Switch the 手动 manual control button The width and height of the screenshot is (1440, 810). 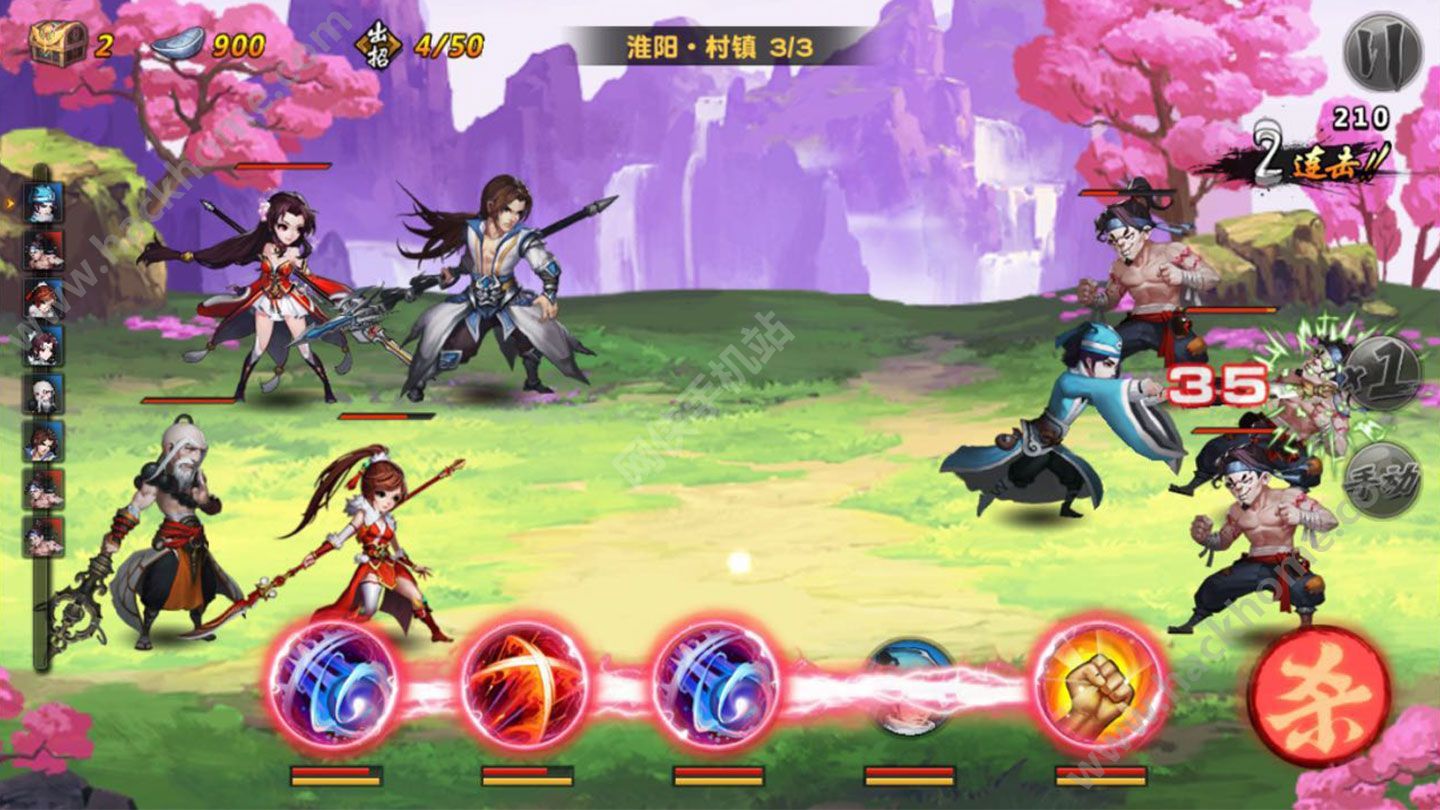(1382, 480)
